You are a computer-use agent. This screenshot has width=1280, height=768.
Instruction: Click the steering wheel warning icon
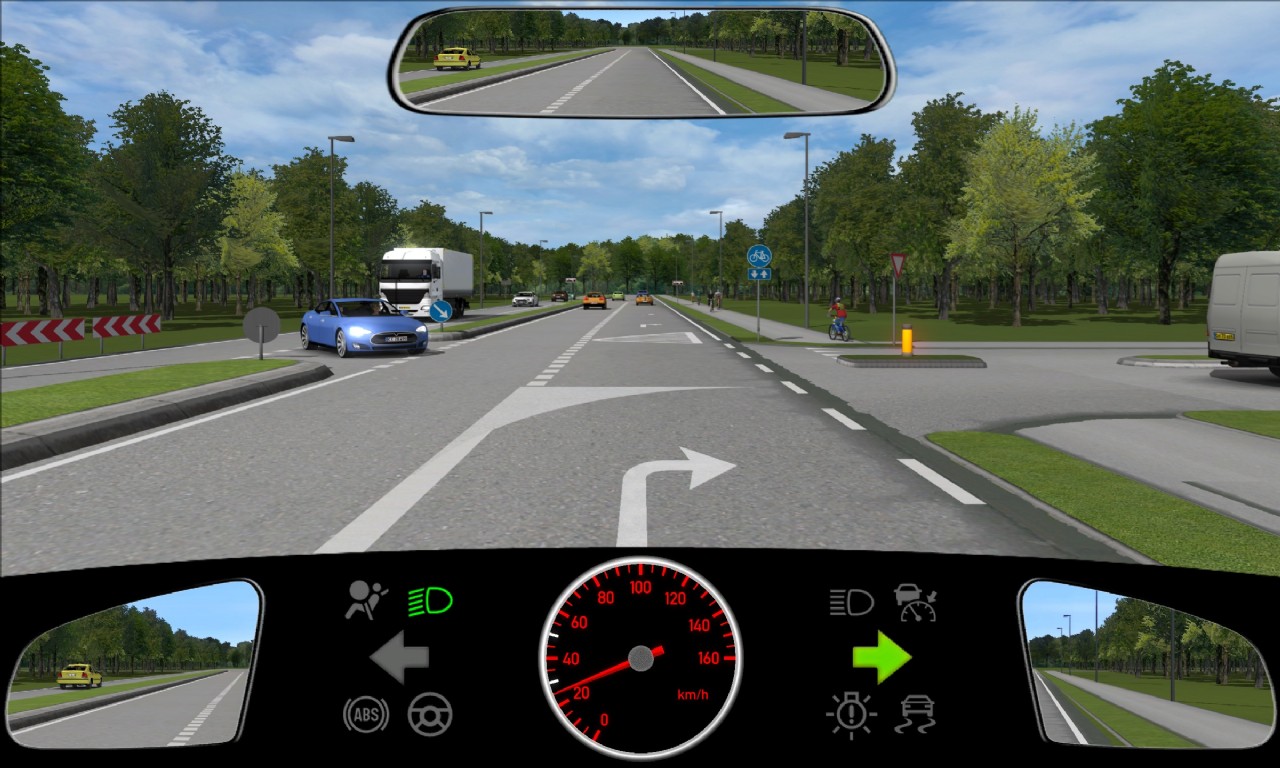[430, 714]
